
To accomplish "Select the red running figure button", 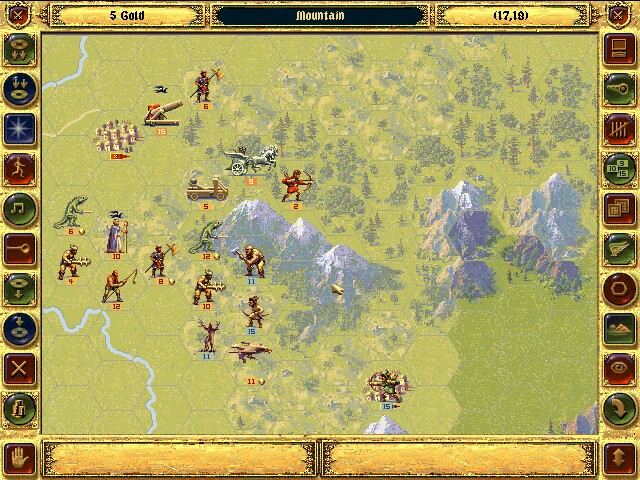I will point(20,166).
